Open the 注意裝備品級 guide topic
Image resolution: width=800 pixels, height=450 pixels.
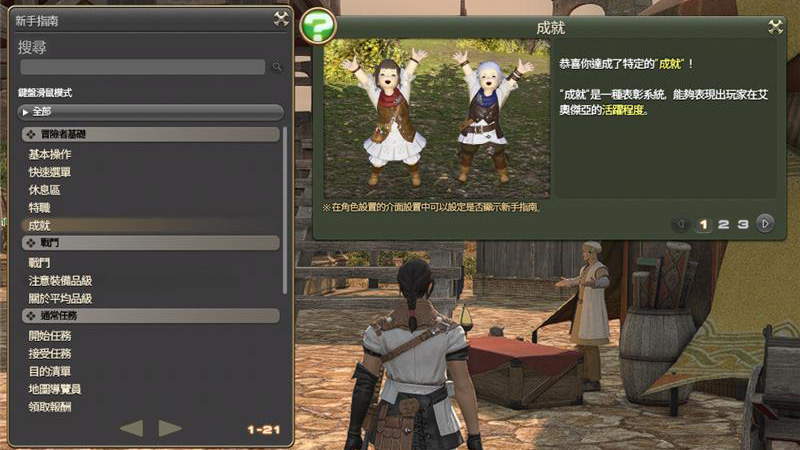[61, 280]
